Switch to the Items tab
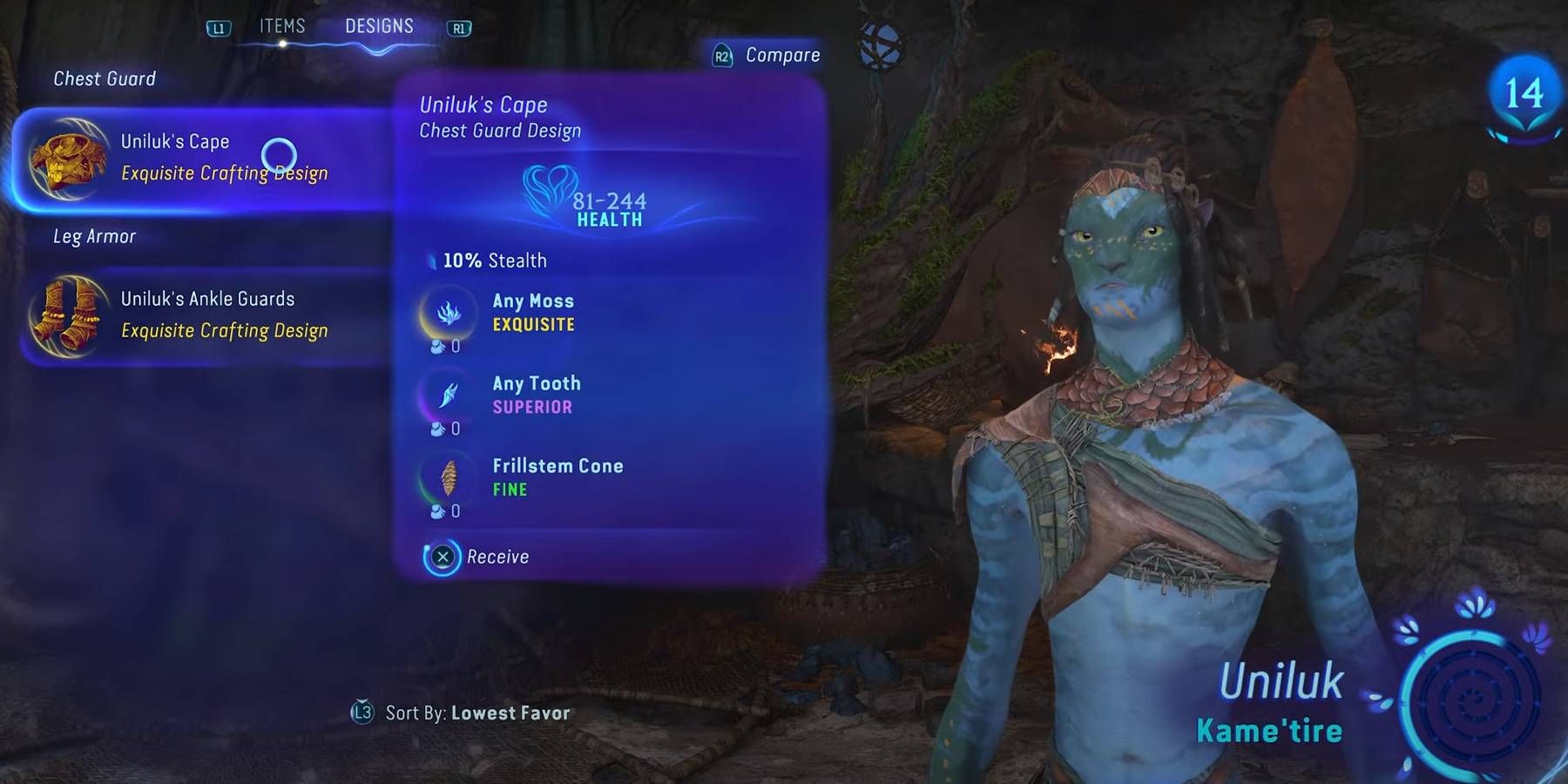This screenshot has width=1568, height=784. (282, 27)
